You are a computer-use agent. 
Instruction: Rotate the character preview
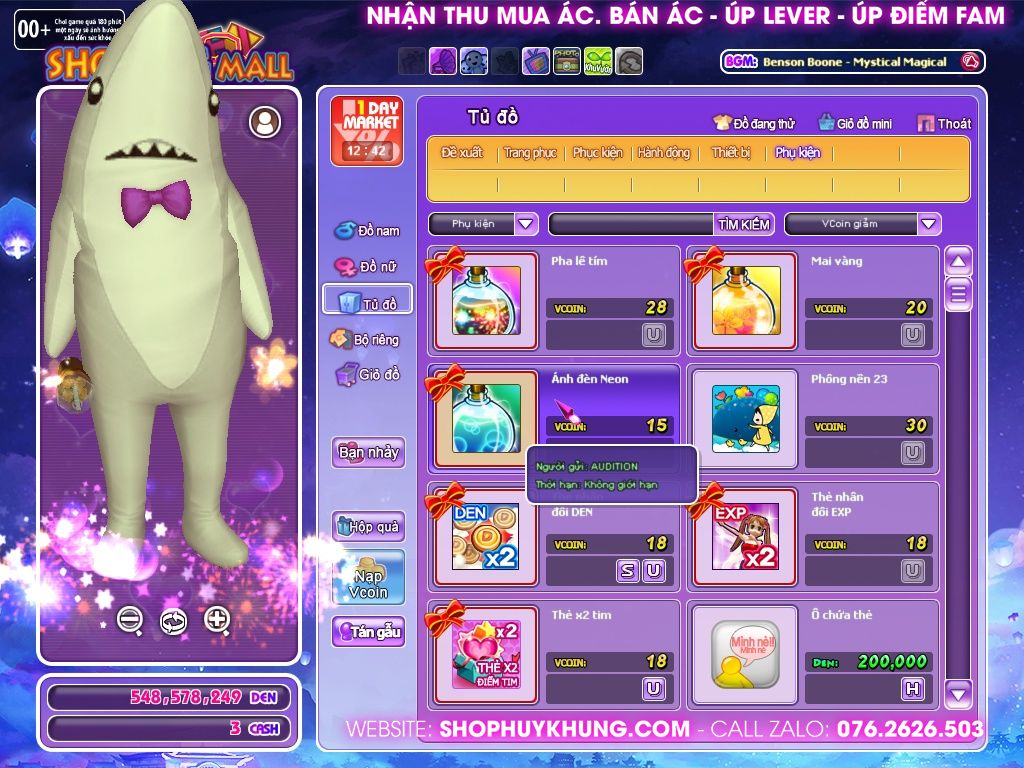173,621
